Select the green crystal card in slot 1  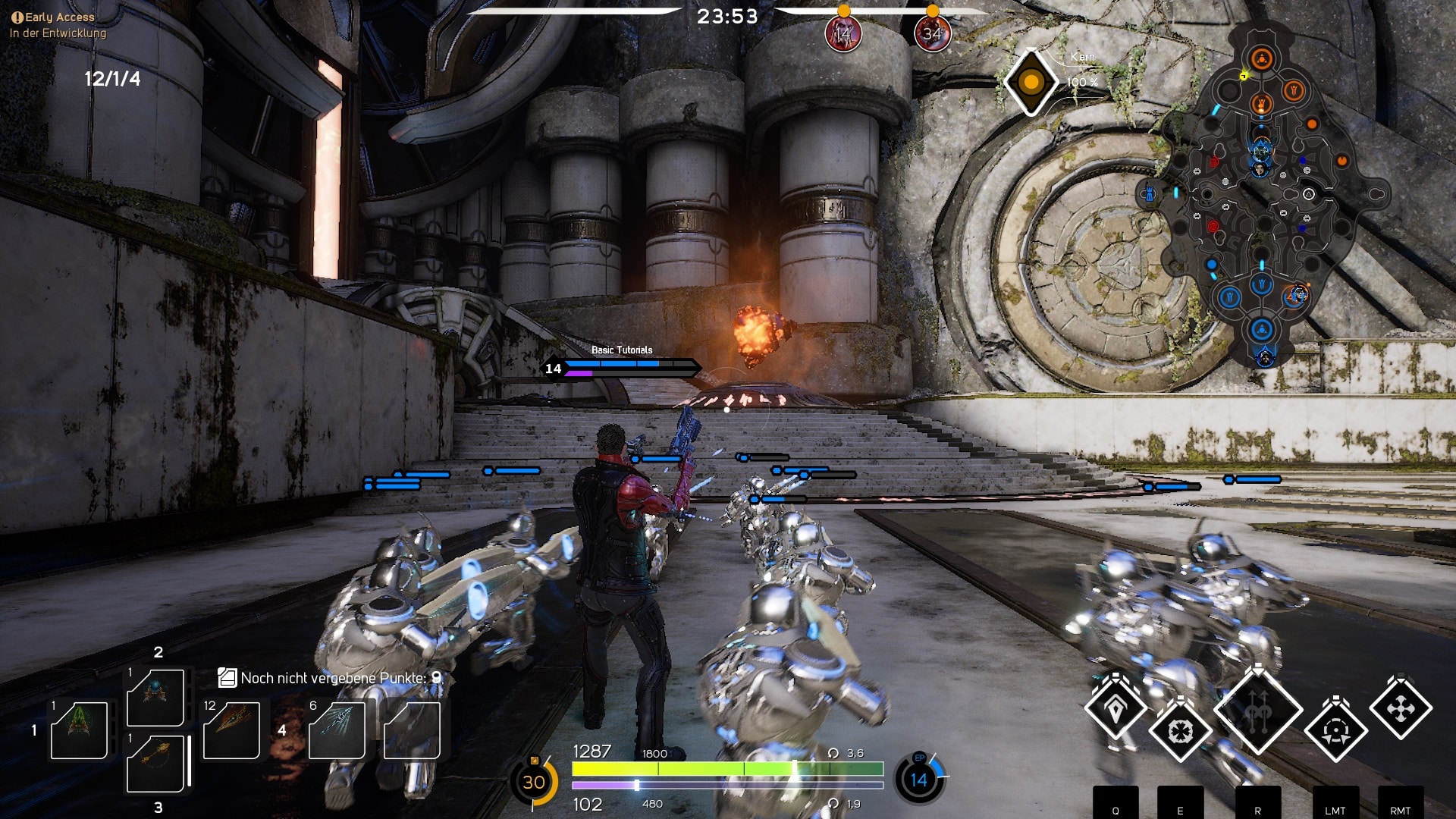(79, 730)
